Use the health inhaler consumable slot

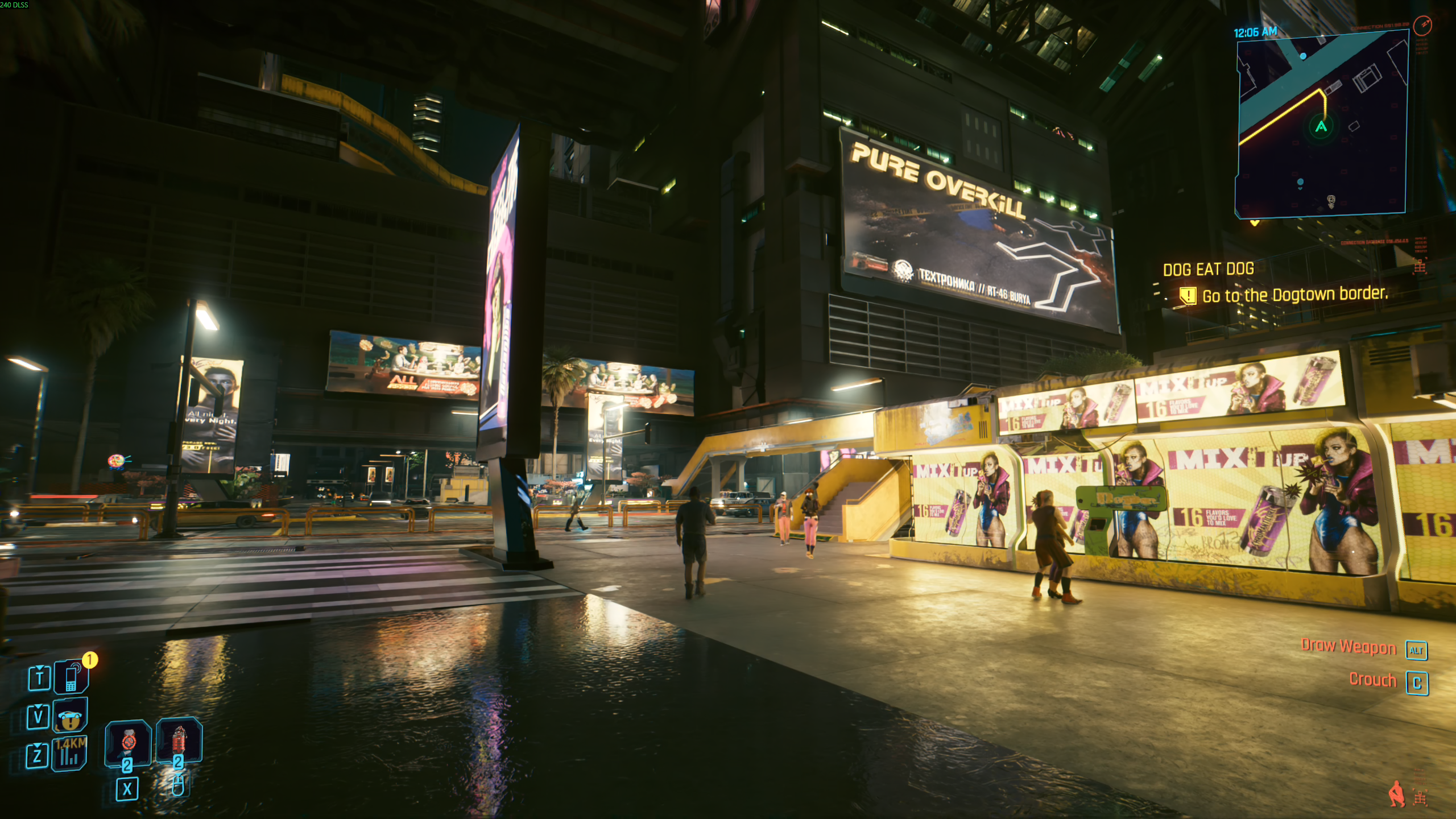pos(129,742)
